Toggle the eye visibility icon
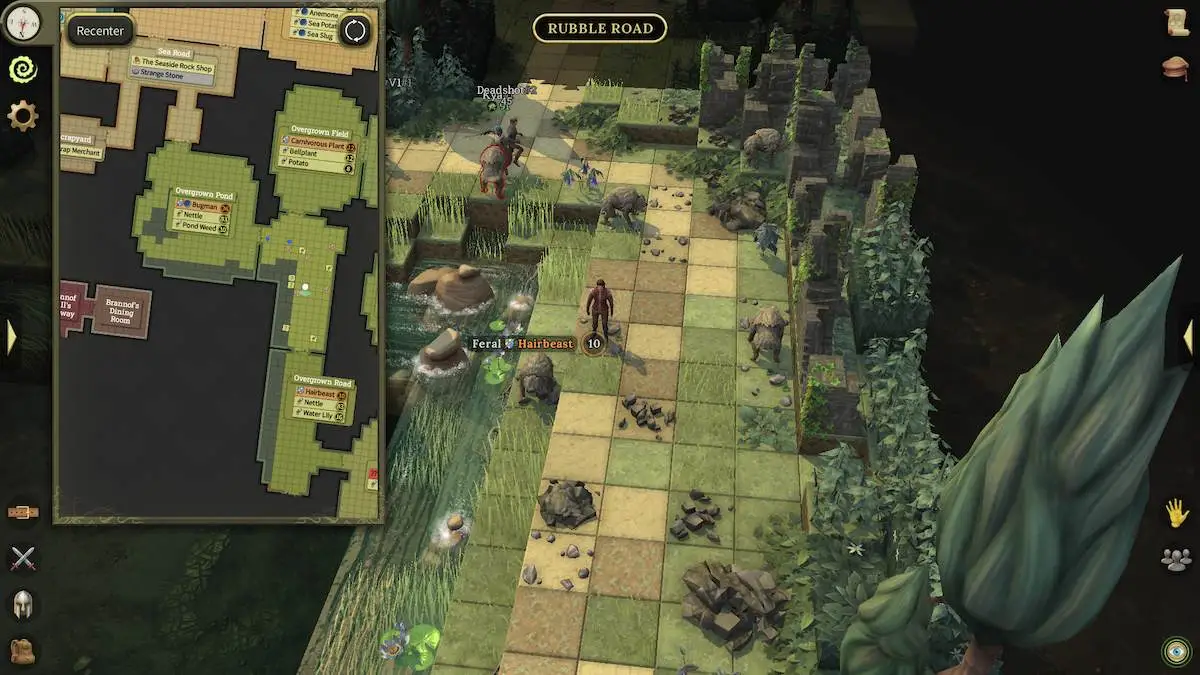1200x675 pixels. (x=1176, y=651)
